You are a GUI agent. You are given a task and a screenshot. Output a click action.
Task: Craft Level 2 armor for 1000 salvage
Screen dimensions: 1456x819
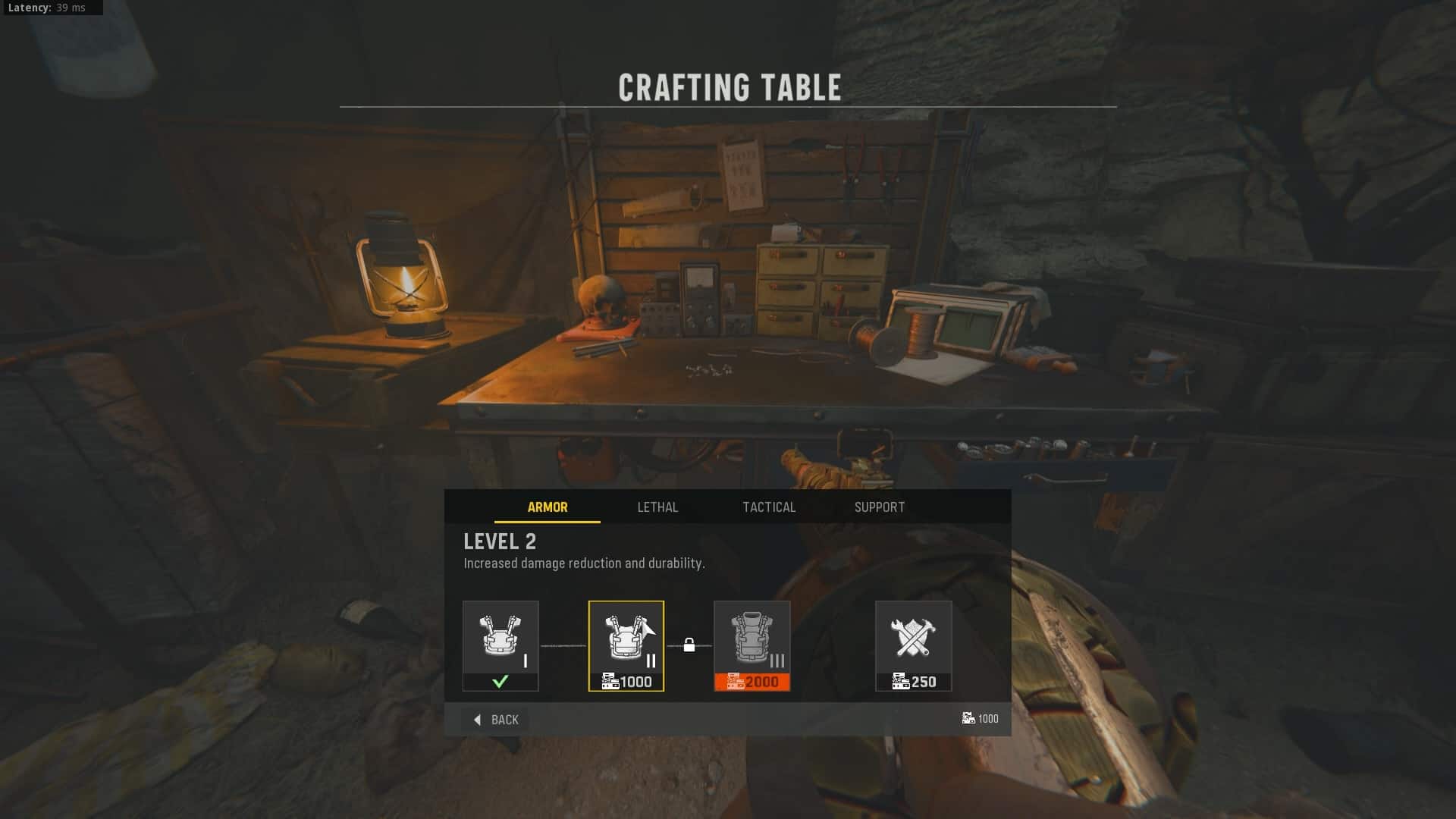[x=626, y=645]
